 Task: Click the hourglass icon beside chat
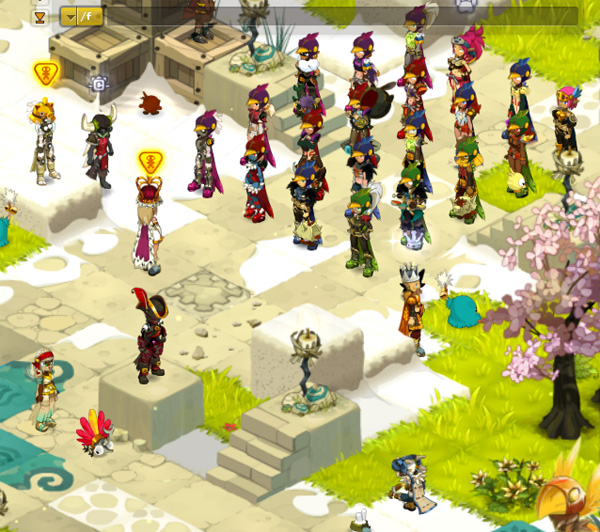pos(40,16)
